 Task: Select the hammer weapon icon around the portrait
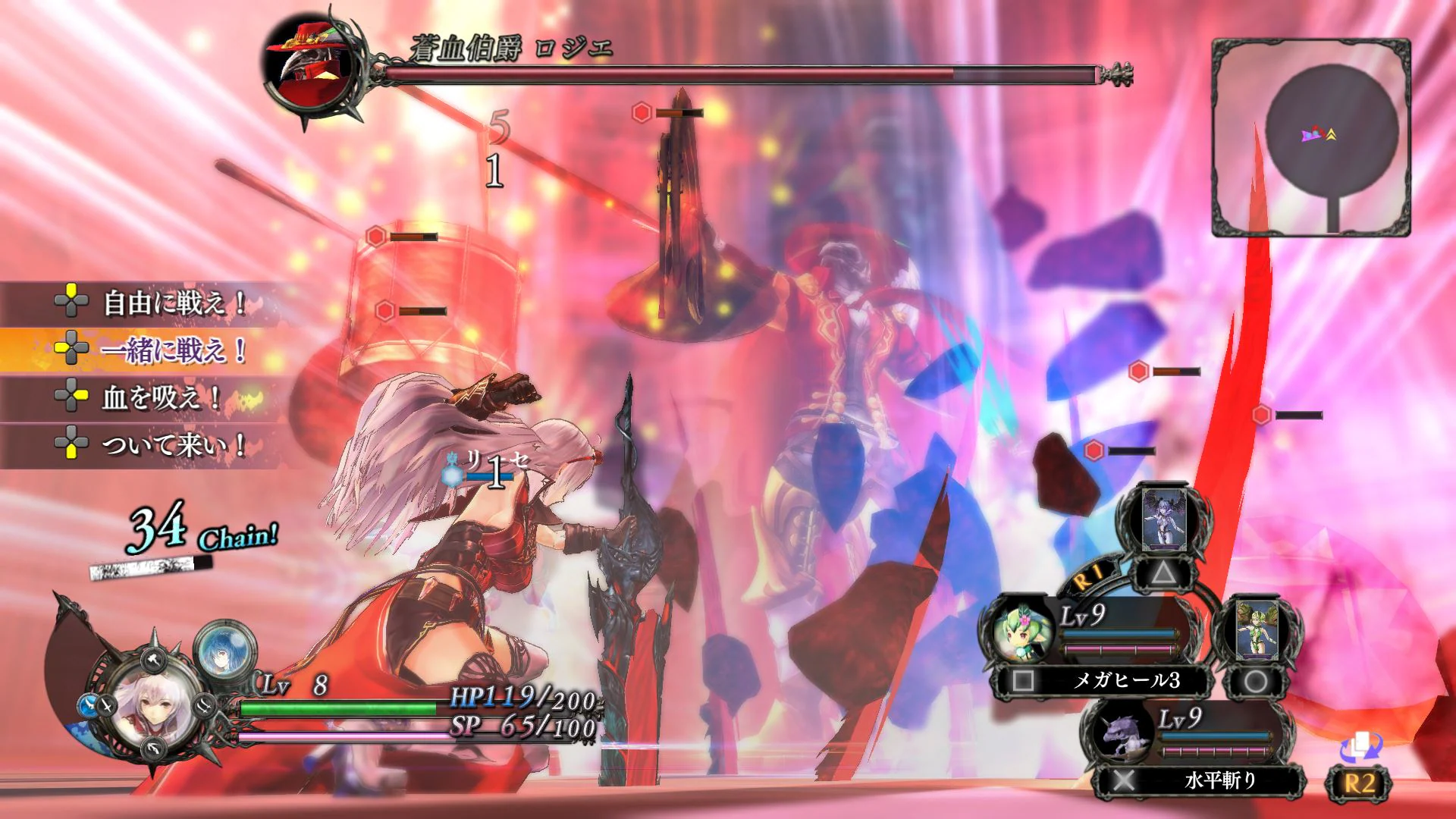152,661
